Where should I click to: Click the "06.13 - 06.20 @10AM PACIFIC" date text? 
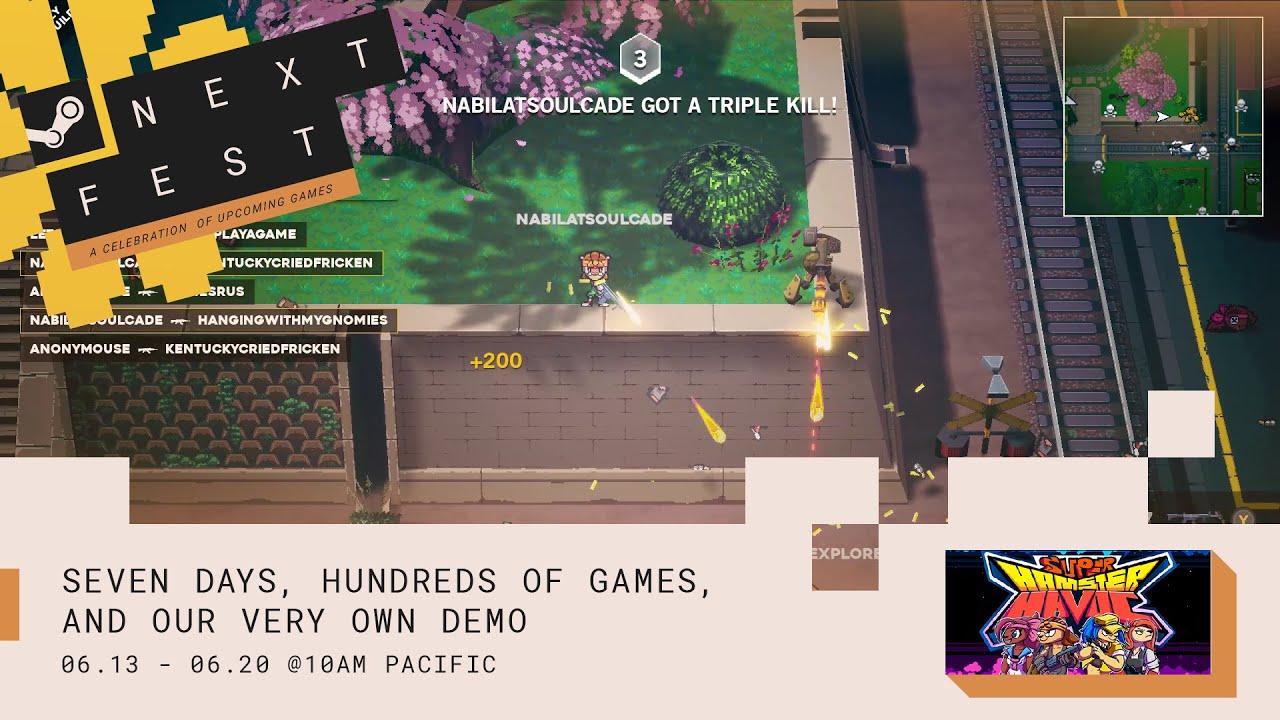tap(279, 662)
